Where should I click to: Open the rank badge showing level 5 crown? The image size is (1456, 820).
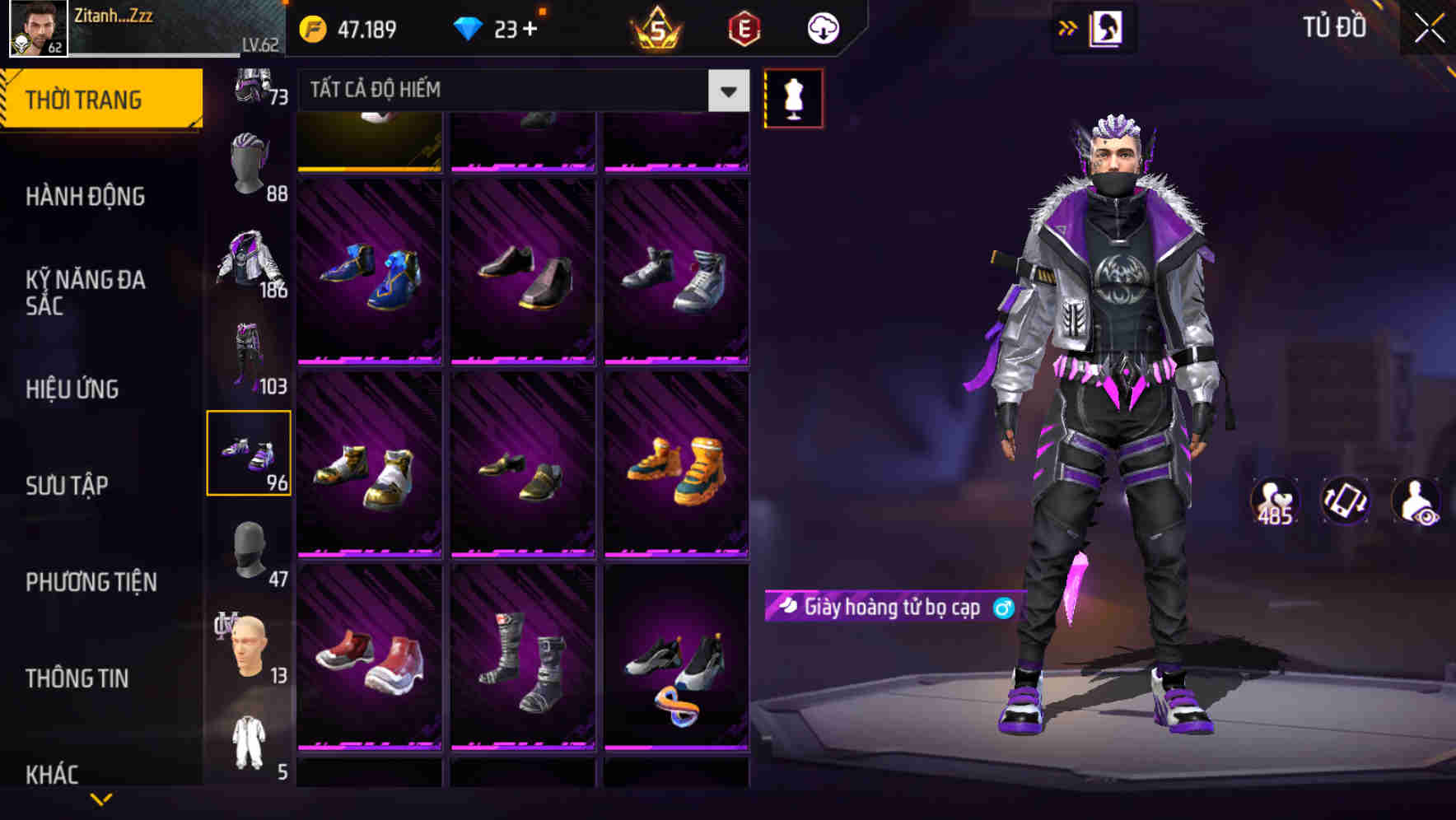655,30
